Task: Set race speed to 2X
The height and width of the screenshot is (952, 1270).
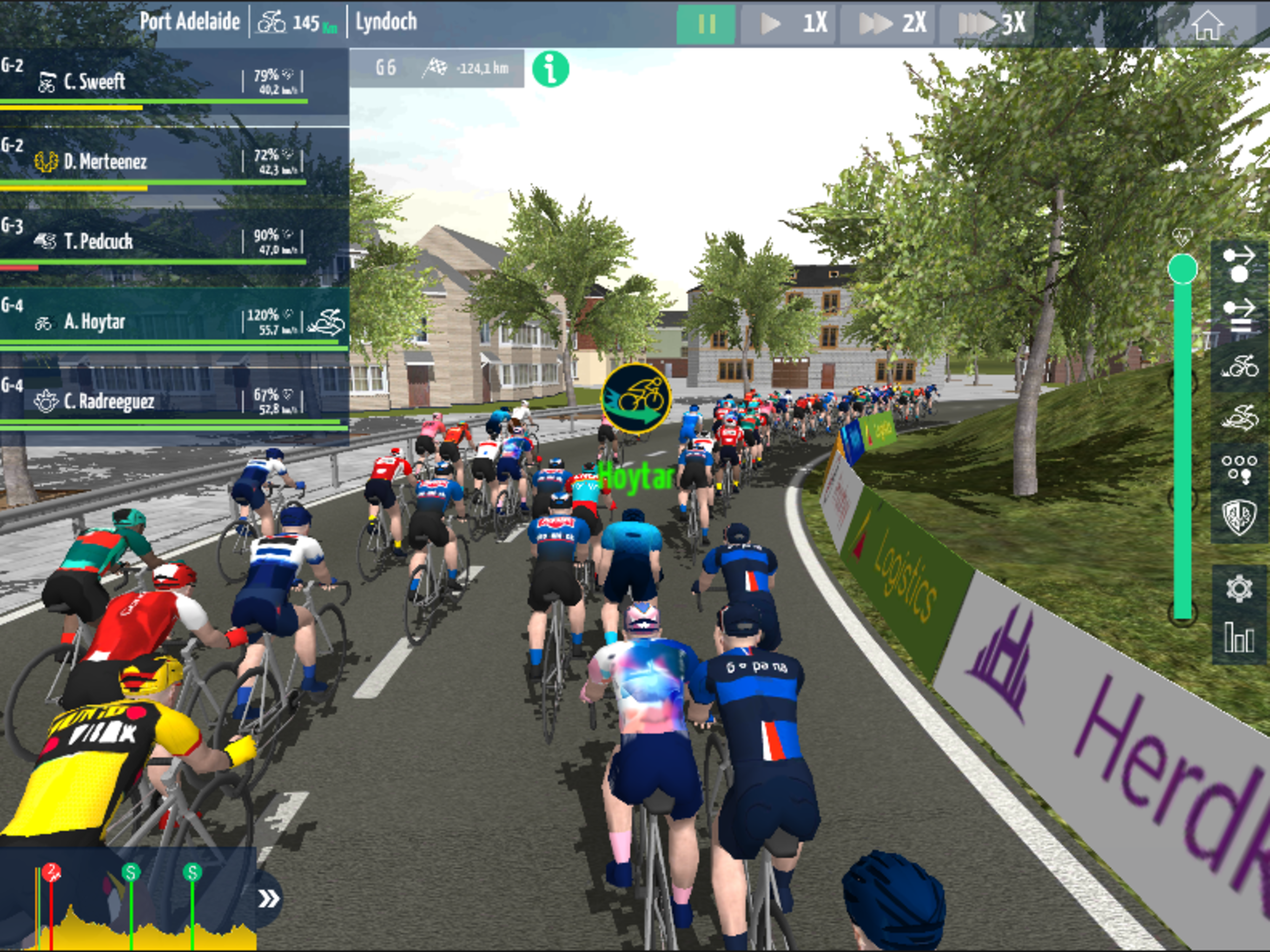Action: pyautogui.click(x=891, y=24)
